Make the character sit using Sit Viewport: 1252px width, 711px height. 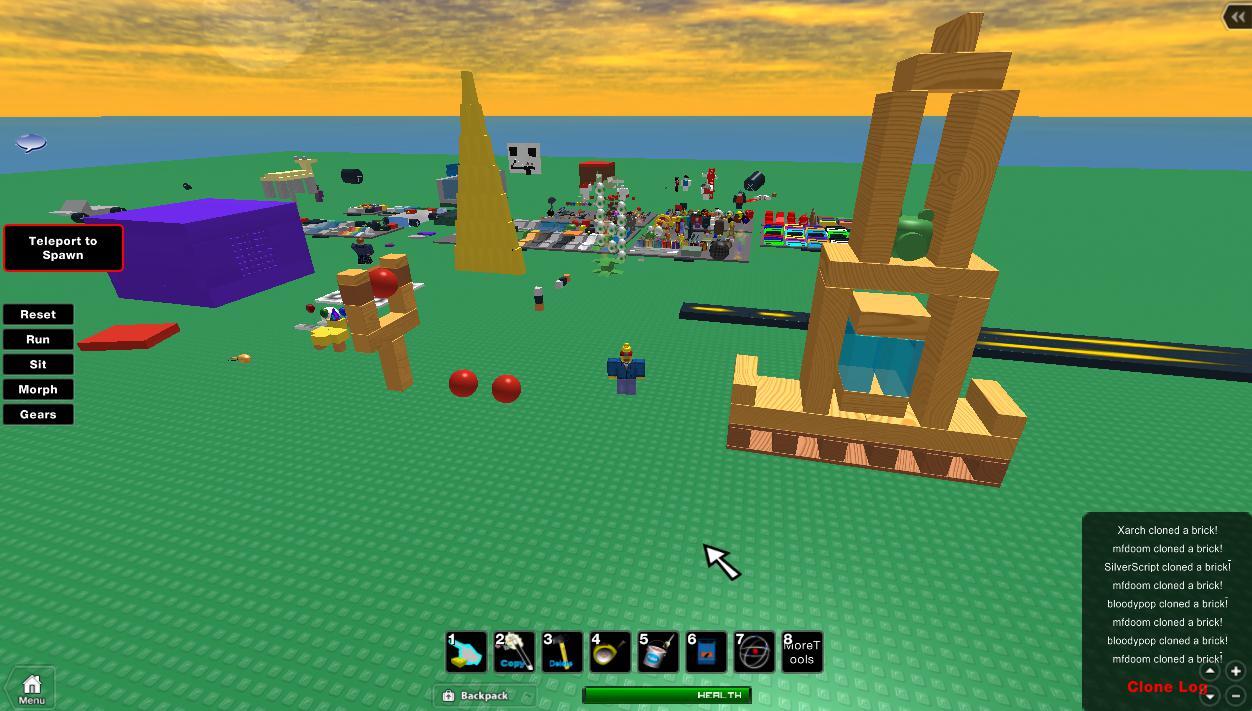click(x=38, y=364)
